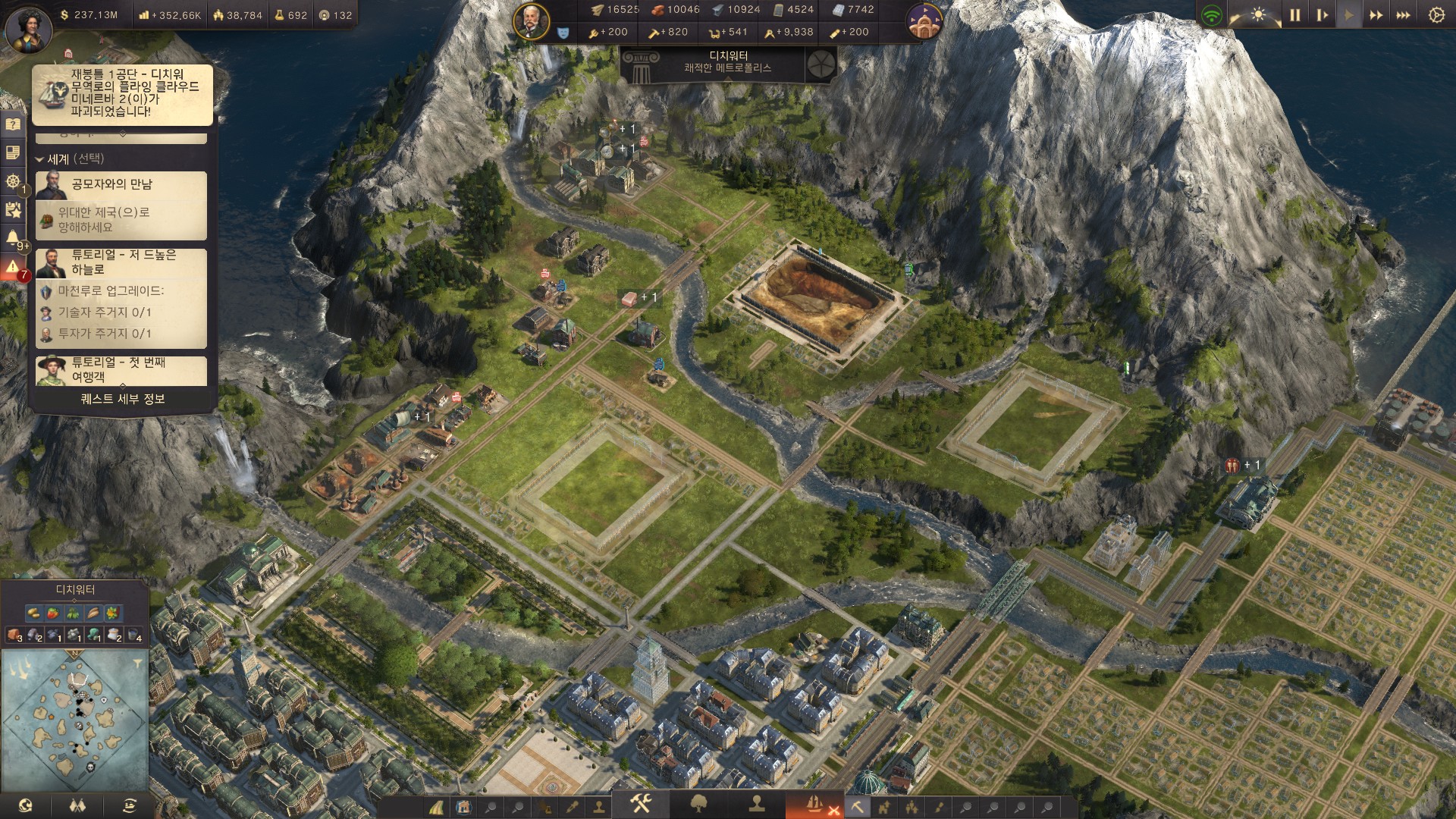The image size is (1456, 819).
Task: Select the tree category in build bar
Action: [x=698, y=804]
